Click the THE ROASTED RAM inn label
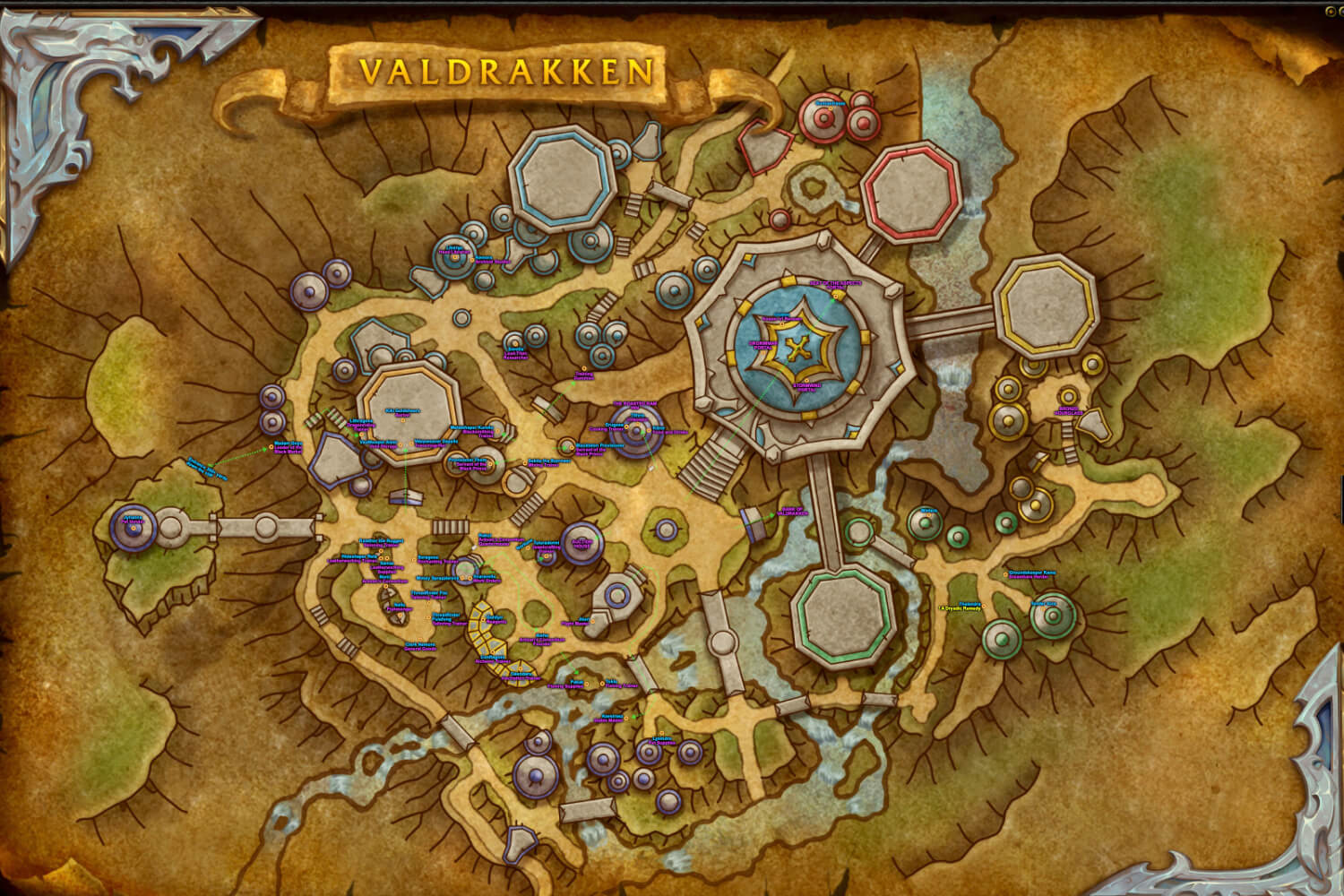1344x896 pixels. [x=634, y=404]
